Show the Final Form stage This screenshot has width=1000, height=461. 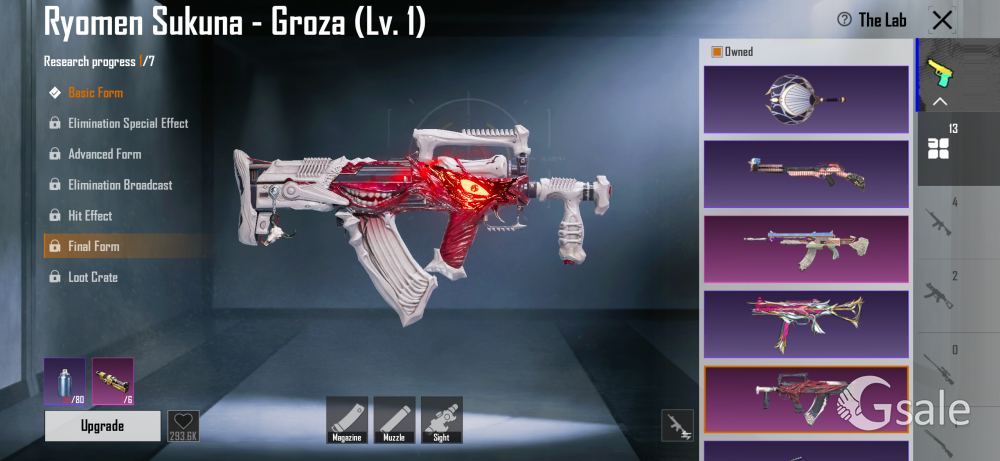click(93, 246)
